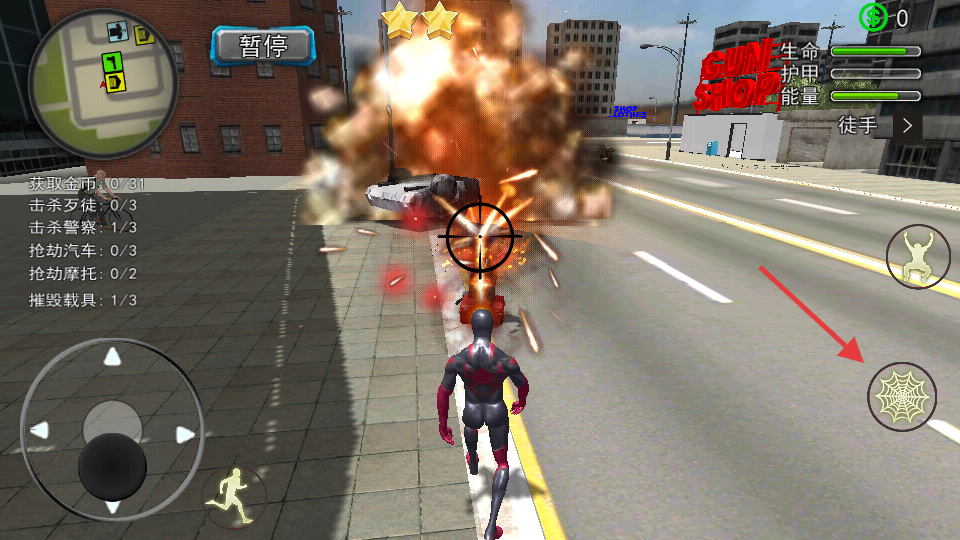Image resolution: width=960 pixels, height=540 pixels.
Task: Switch weapon using the arrow beside 徒手
Action: tap(908, 125)
